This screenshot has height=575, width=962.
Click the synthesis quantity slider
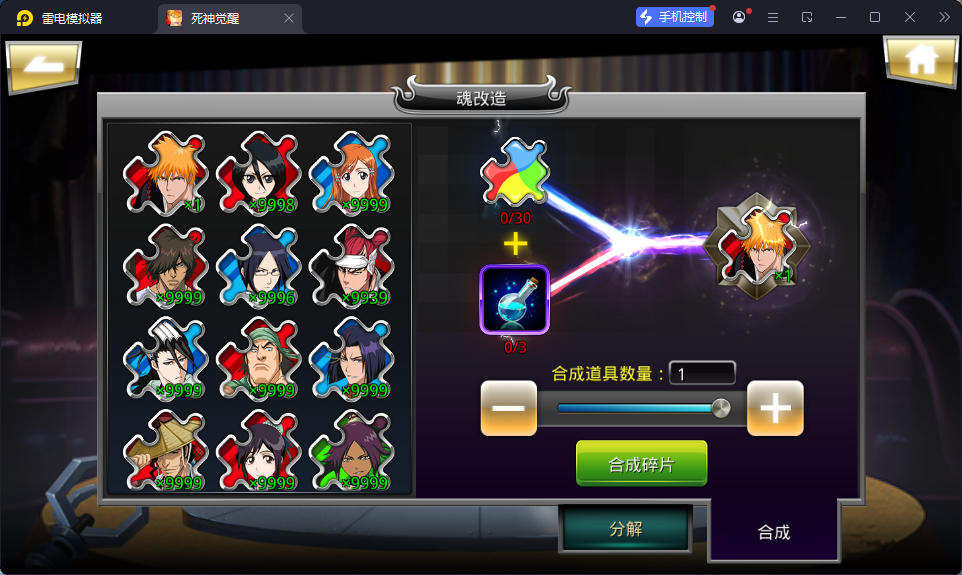click(642, 408)
